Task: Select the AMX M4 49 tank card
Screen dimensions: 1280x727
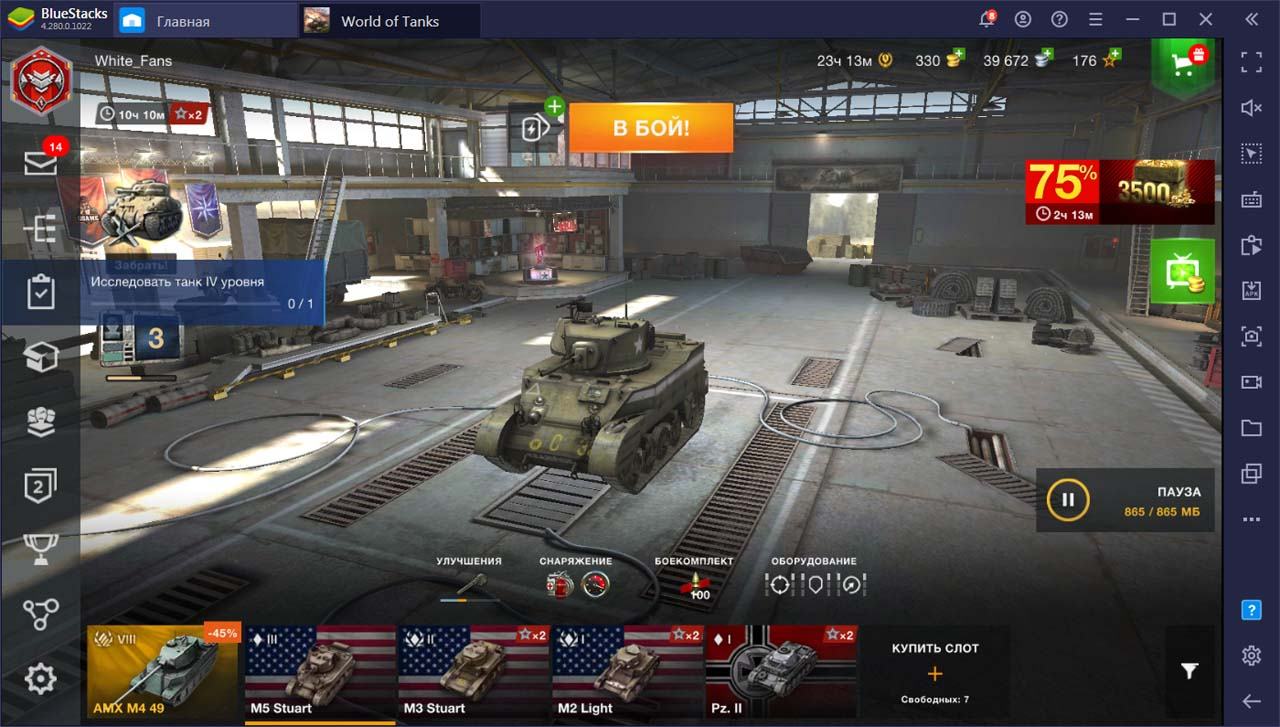Action: (163, 673)
